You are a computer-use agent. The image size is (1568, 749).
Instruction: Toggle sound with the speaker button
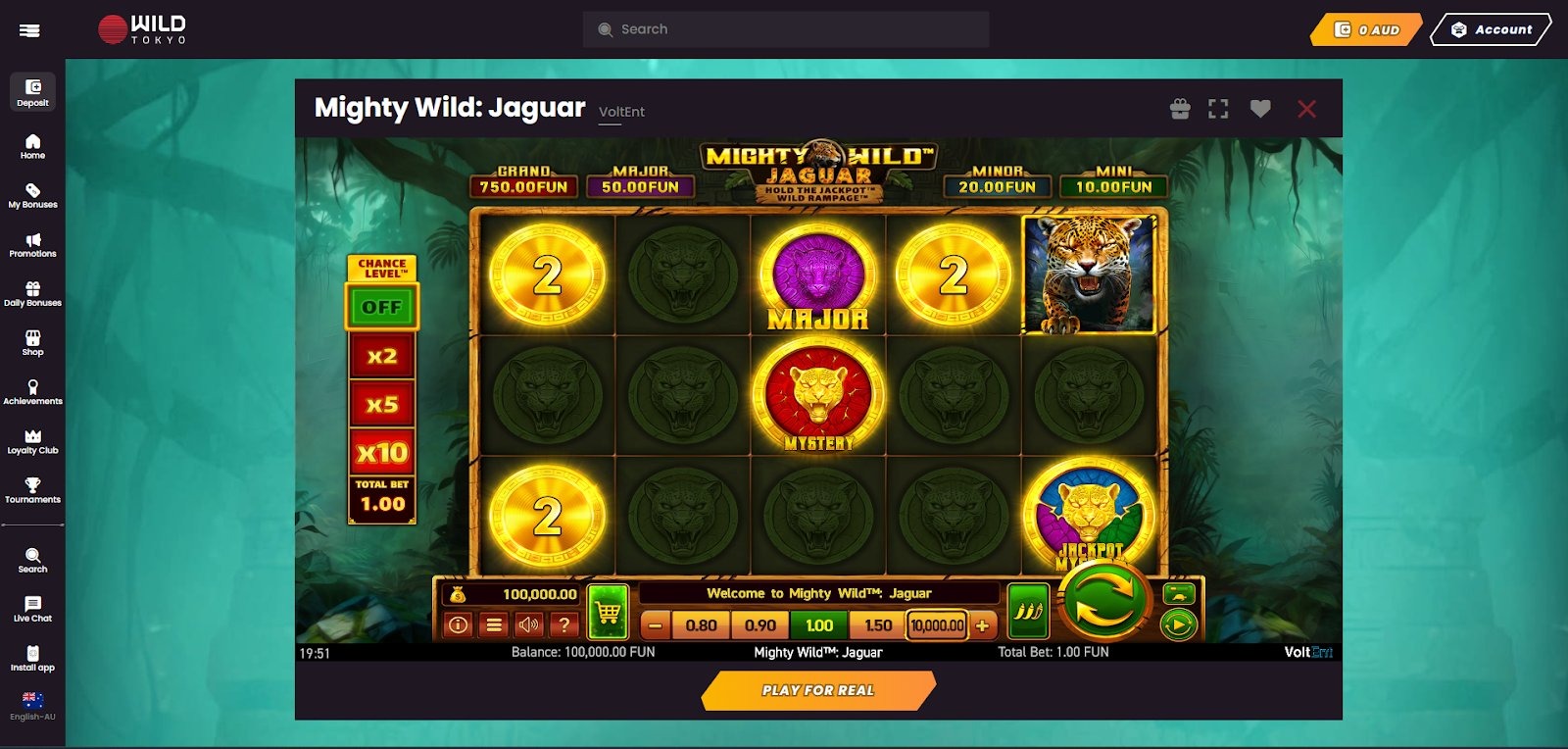point(529,624)
